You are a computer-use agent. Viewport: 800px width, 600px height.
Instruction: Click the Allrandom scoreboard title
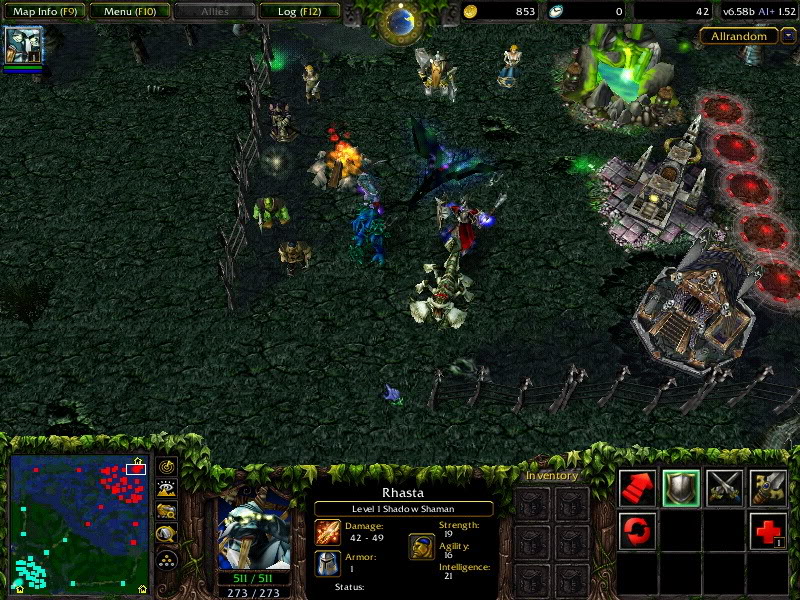click(x=738, y=36)
